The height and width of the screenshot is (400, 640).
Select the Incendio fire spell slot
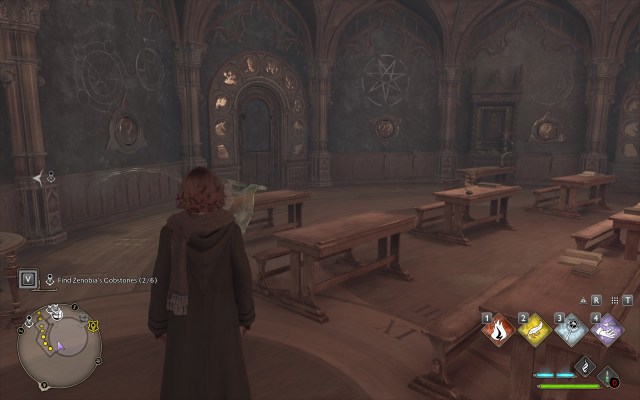[x=498, y=331]
